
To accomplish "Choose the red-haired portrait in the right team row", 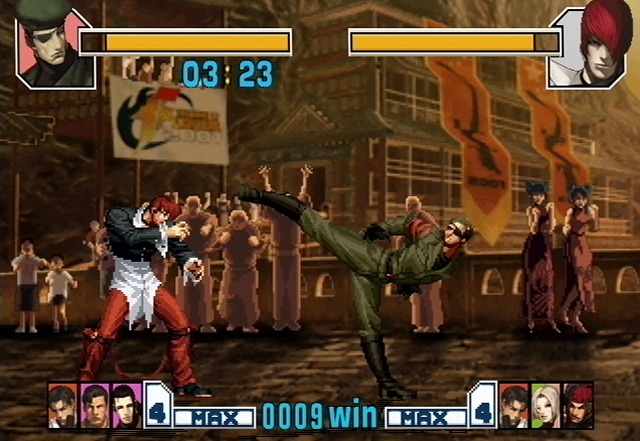I will (x=578, y=404).
